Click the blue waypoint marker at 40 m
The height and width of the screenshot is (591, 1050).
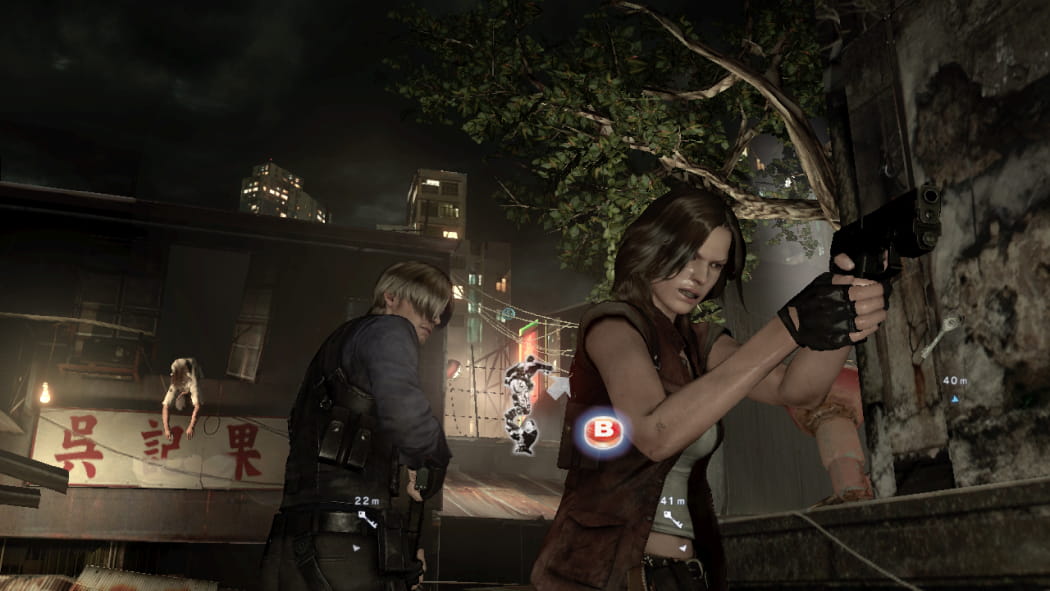click(x=954, y=398)
